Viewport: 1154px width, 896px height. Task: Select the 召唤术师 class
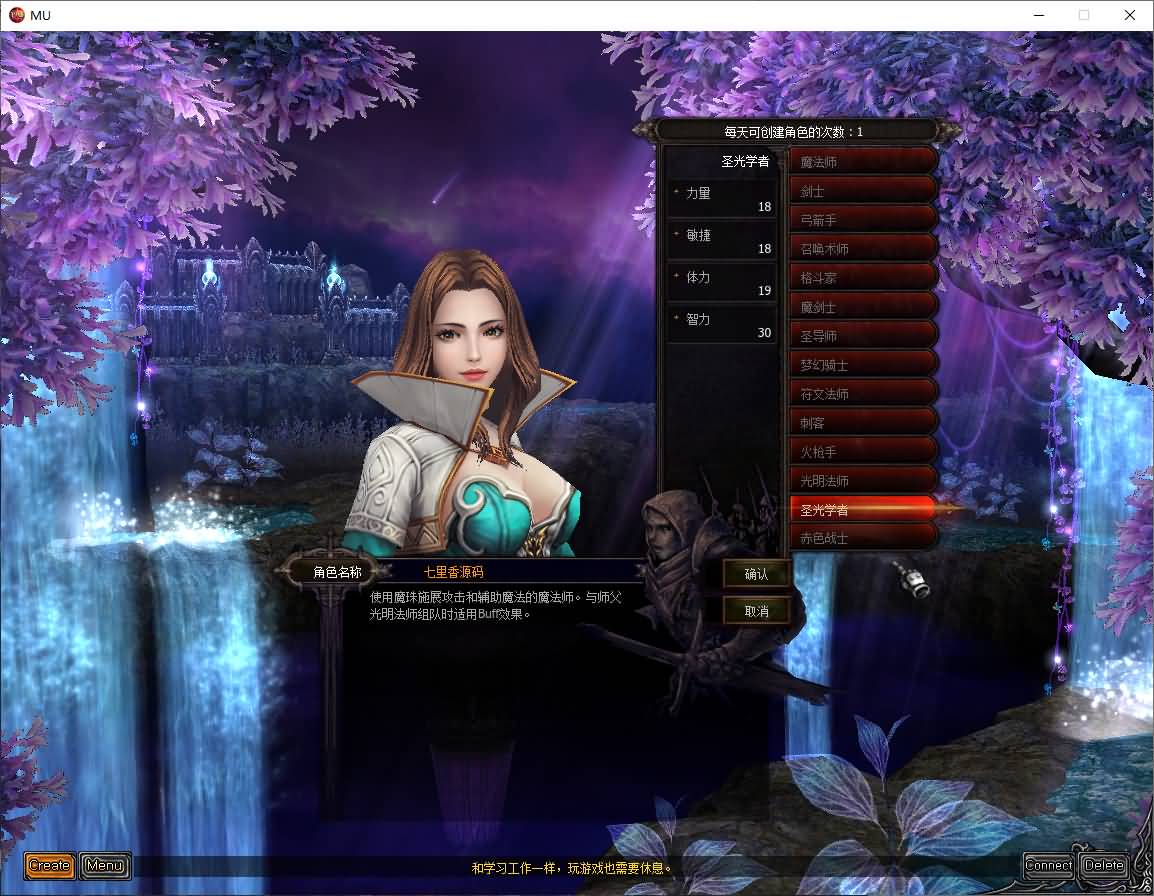863,249
